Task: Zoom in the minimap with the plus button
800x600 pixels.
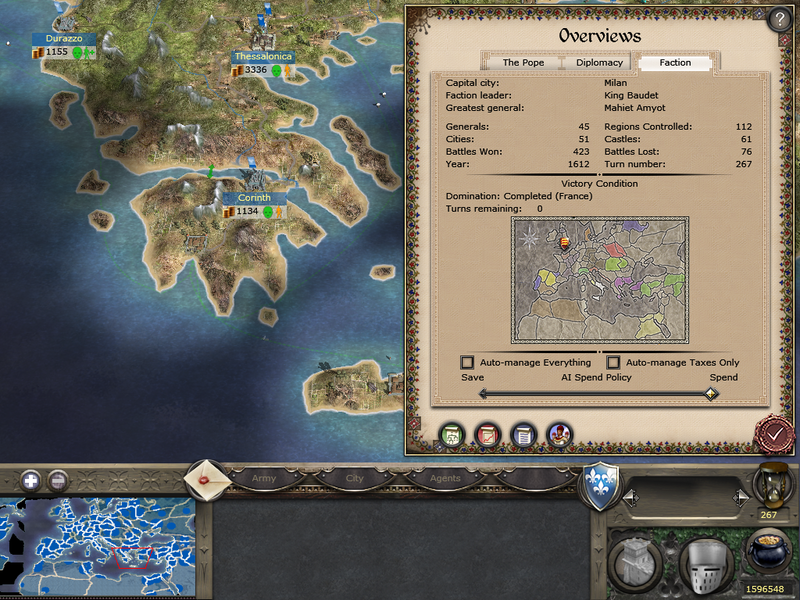Action: pyautogui.click(x=31, y=480)
